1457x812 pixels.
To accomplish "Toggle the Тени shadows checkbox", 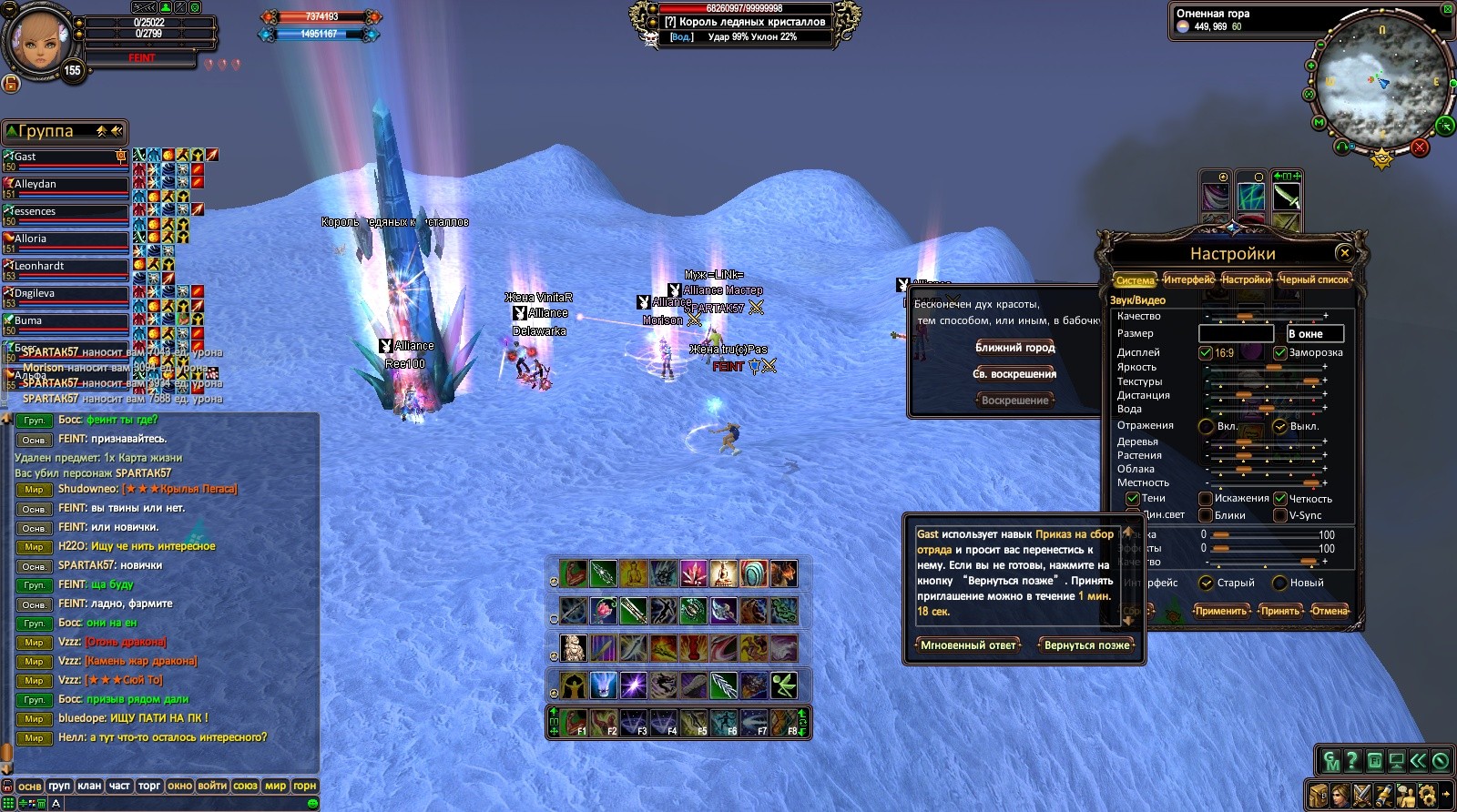I will 1133,499.
